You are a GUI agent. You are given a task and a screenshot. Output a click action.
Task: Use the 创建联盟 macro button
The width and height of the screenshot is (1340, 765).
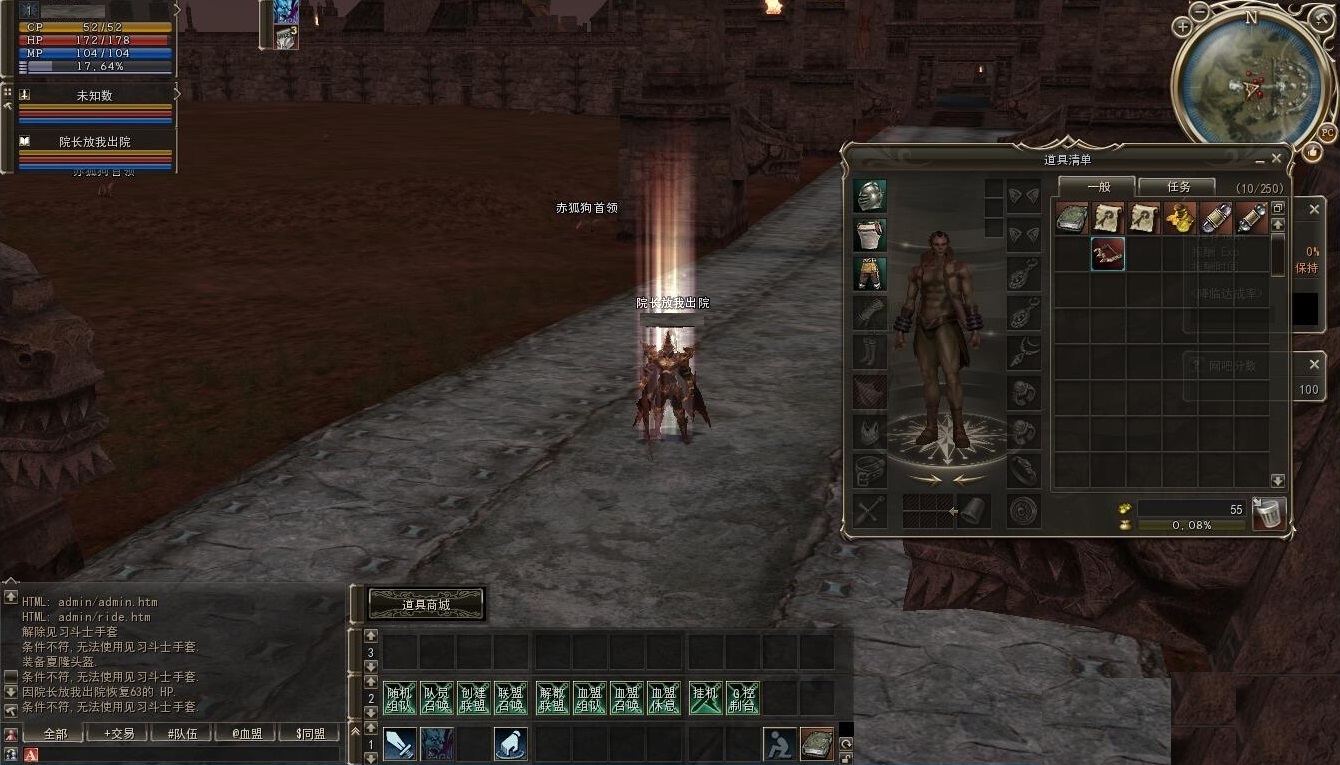pos(473,698)
